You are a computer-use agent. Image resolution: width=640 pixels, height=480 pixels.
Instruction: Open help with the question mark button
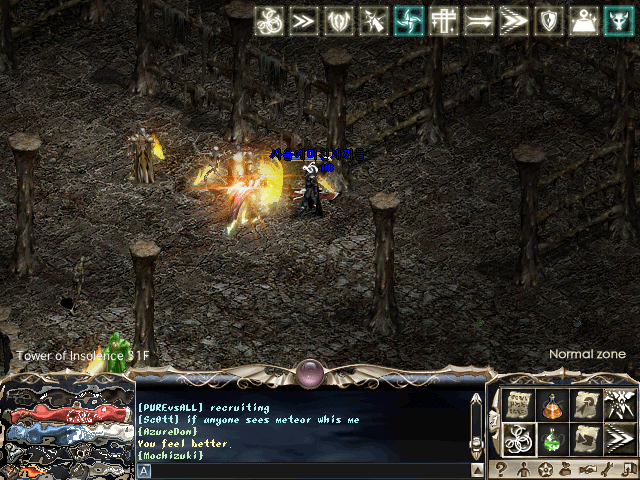[x=501, y=468]
